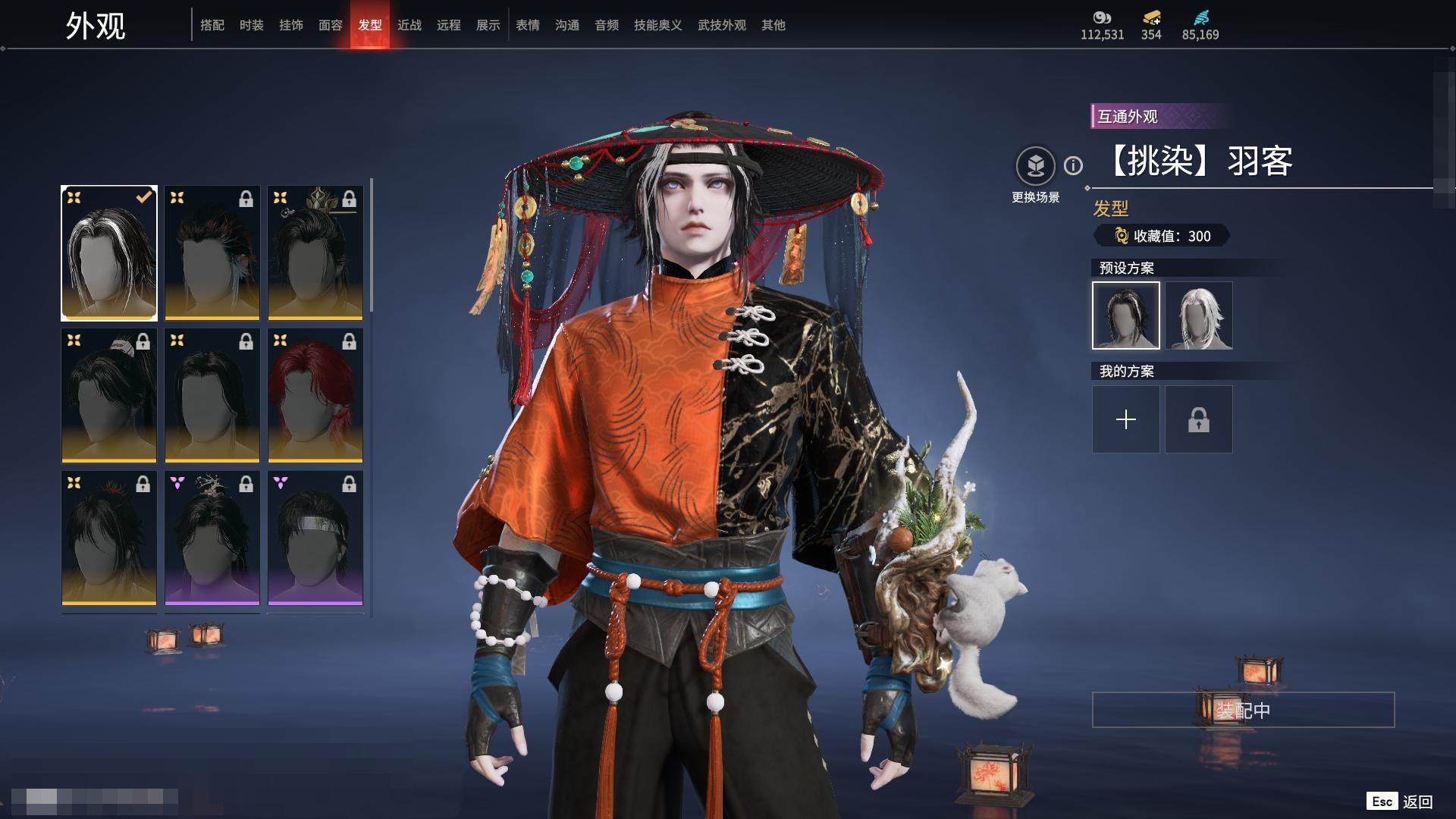
Task: Select the red hair hairstyle thumbnail
Action: (315, 395)
